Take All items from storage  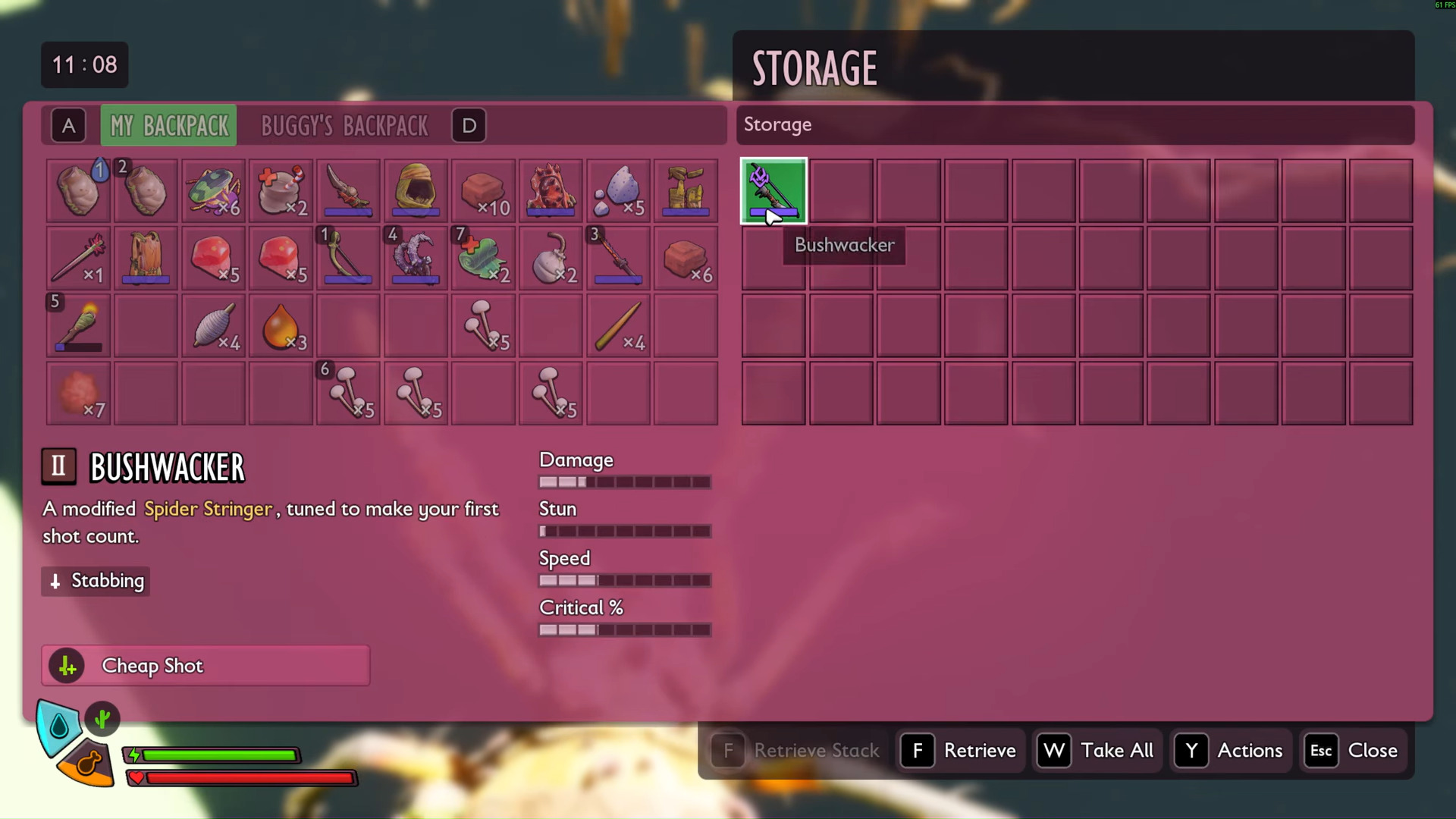pyautogui.click(x=1099, y=751)
